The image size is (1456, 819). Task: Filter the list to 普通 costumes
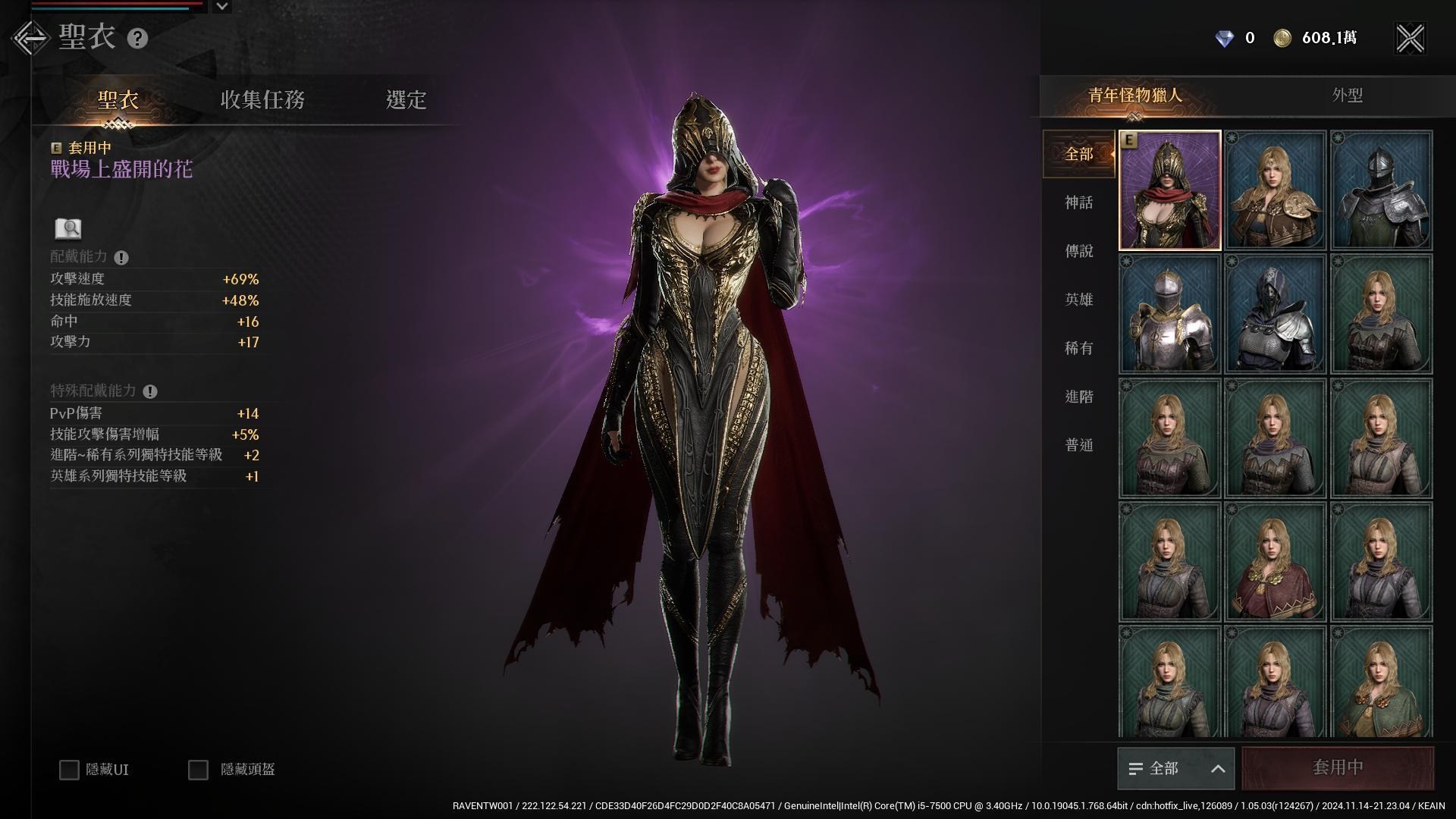pos(1078,445)
